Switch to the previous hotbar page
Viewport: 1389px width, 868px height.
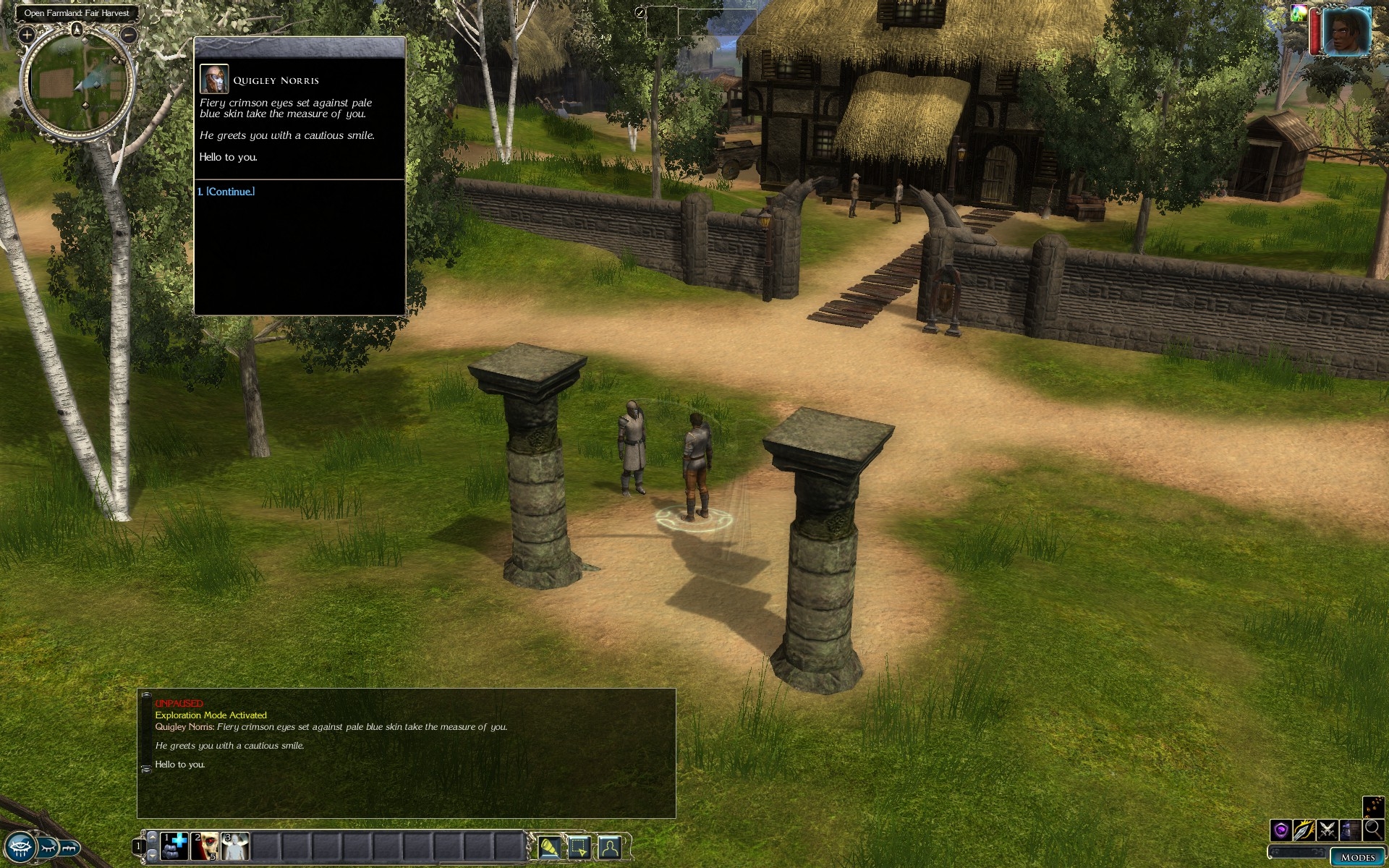(x=152, y=836)
